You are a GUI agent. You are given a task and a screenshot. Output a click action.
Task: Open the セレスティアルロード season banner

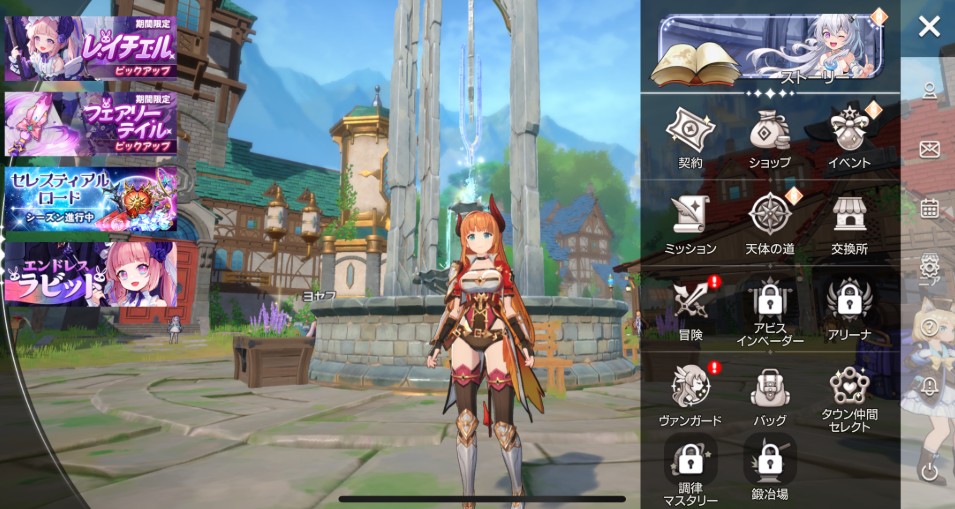point(91,198)
